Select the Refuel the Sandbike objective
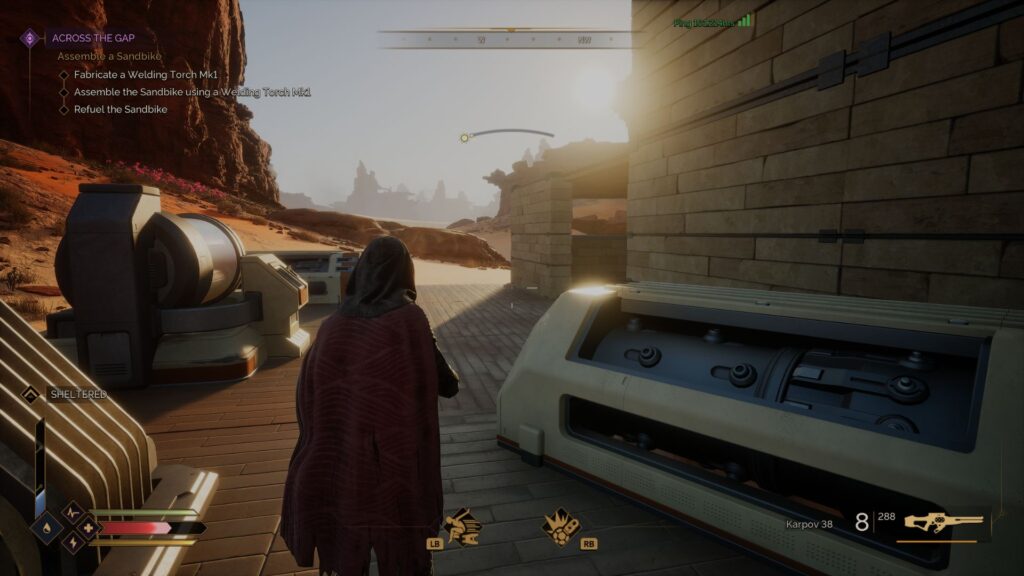1024x576 pixels. coord(120,109)
